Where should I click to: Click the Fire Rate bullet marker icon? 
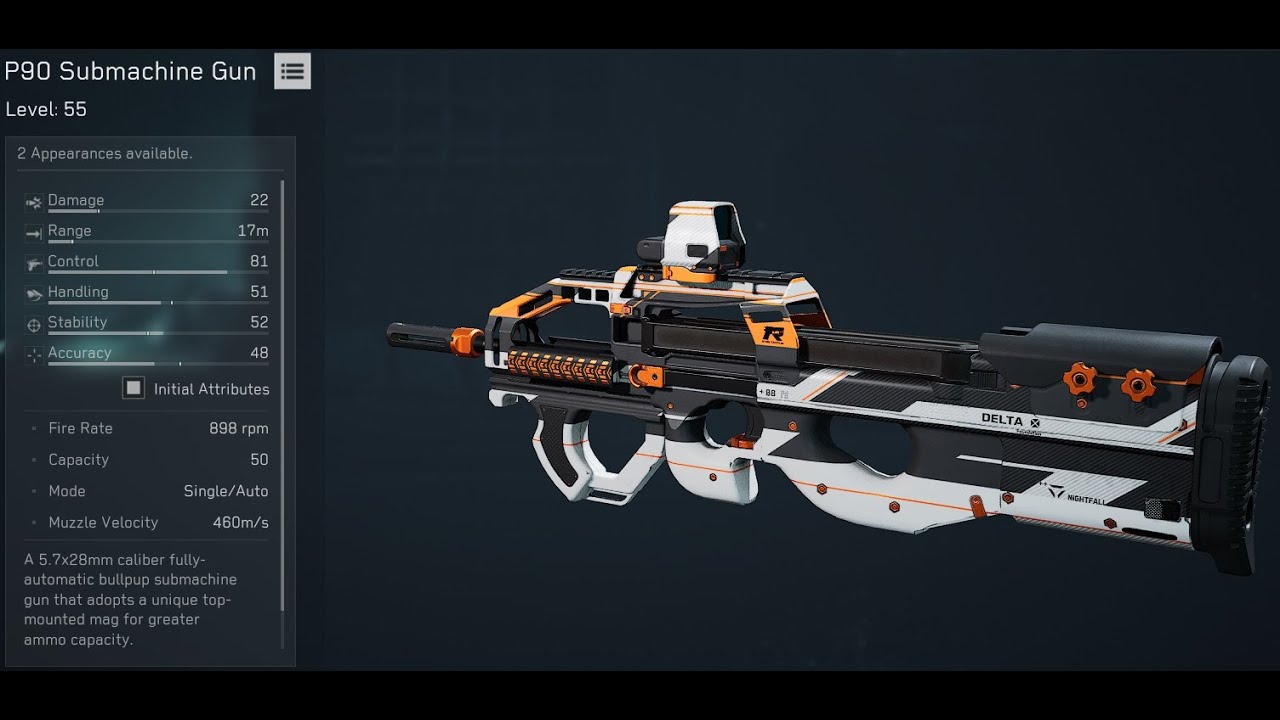pos(36,428)
